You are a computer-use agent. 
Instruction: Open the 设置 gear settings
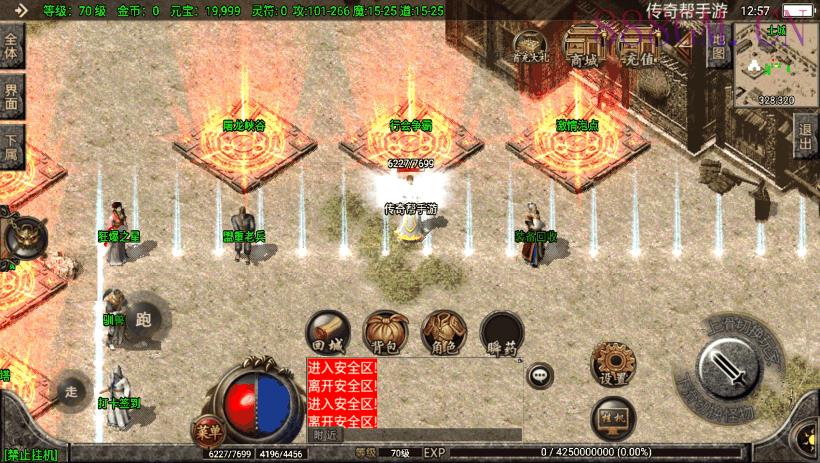click(609, 364)
